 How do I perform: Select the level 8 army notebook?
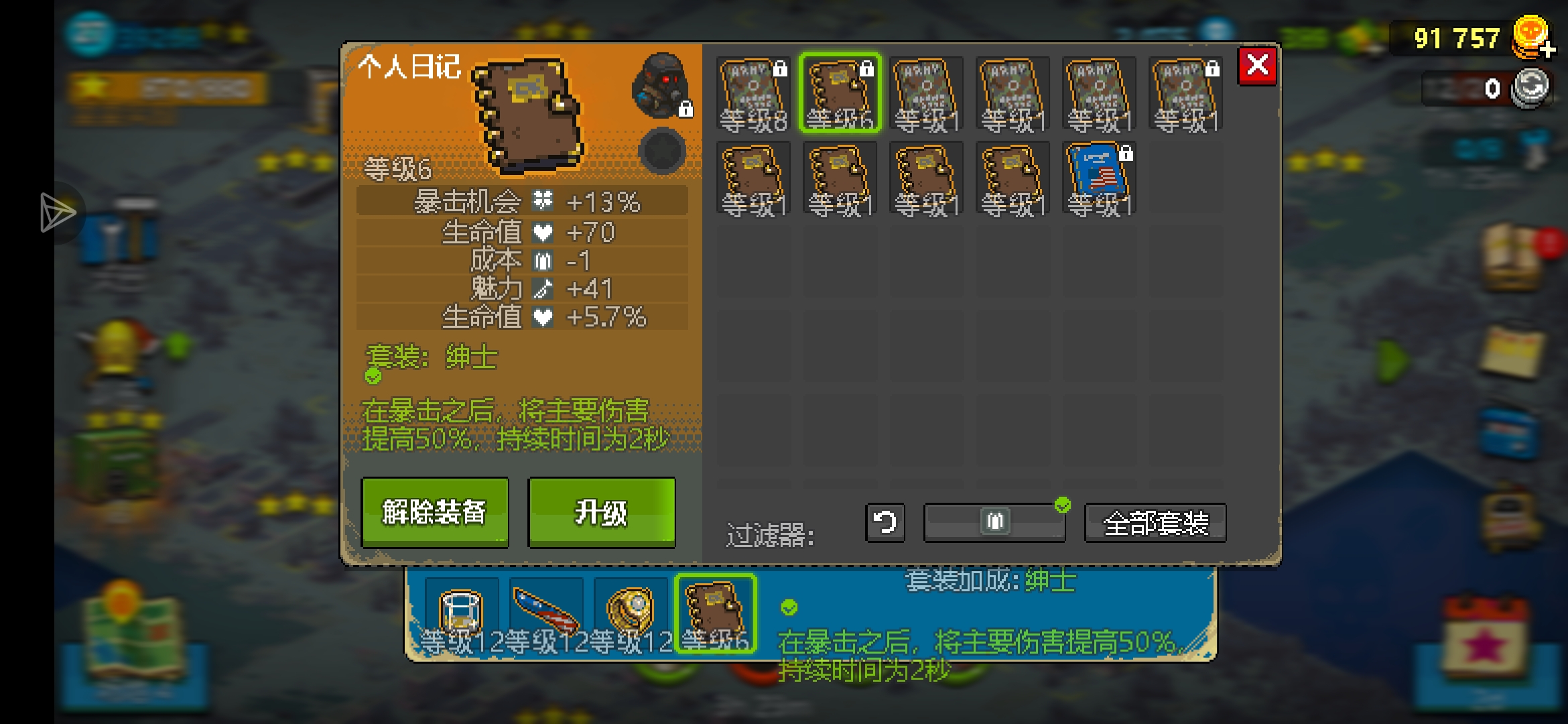tap(753, 94)
